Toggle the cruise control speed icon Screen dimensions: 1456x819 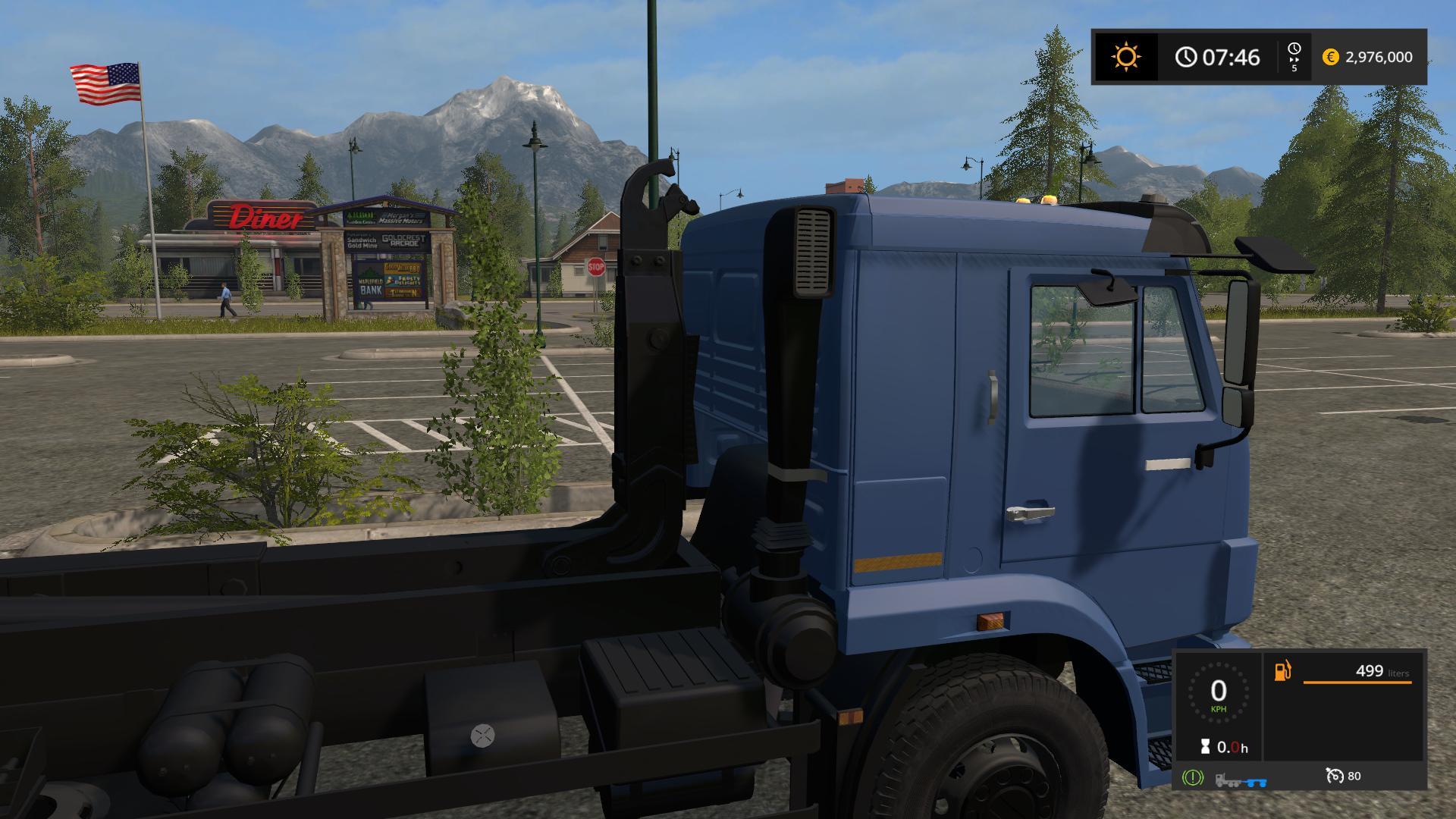click(1335, 776)
